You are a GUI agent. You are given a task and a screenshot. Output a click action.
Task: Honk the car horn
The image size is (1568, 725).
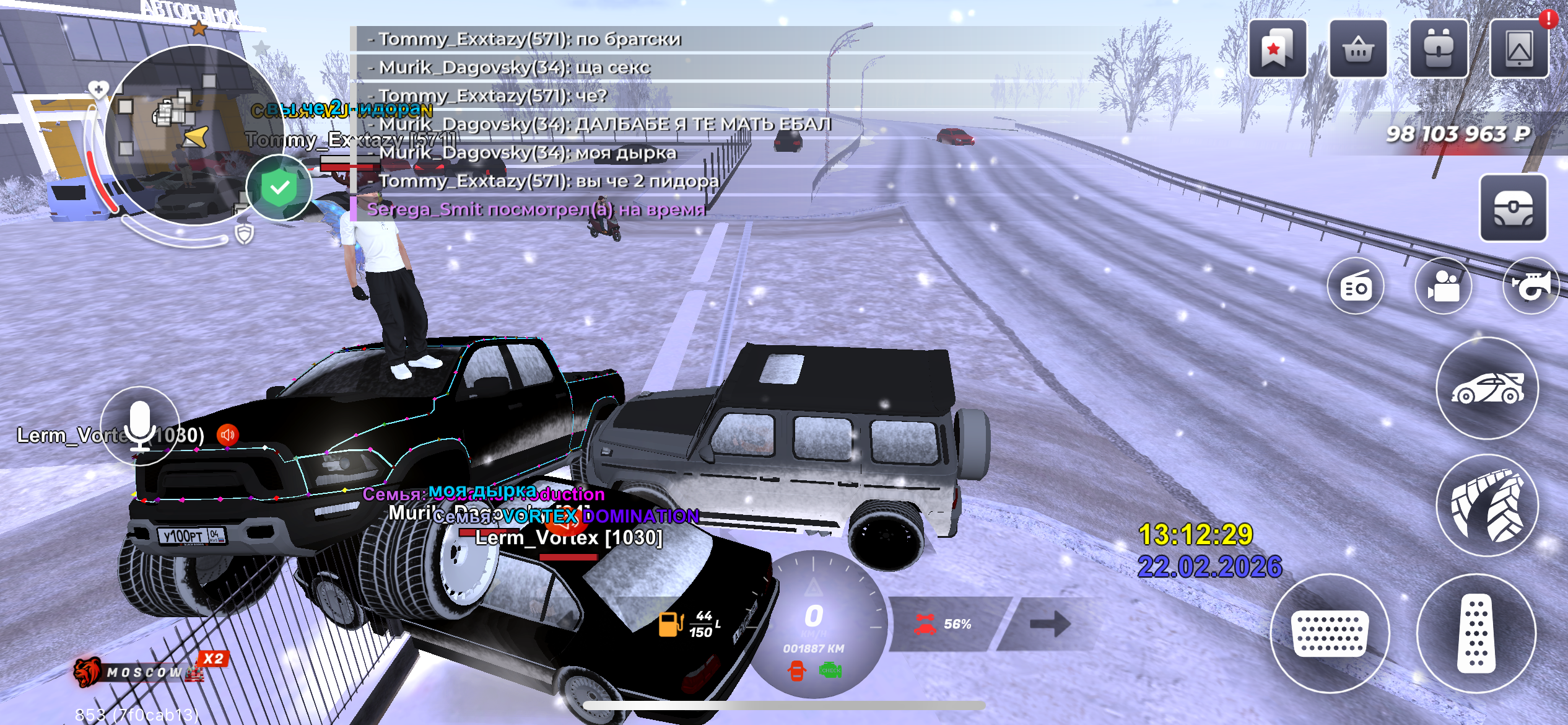(1530, 286)
